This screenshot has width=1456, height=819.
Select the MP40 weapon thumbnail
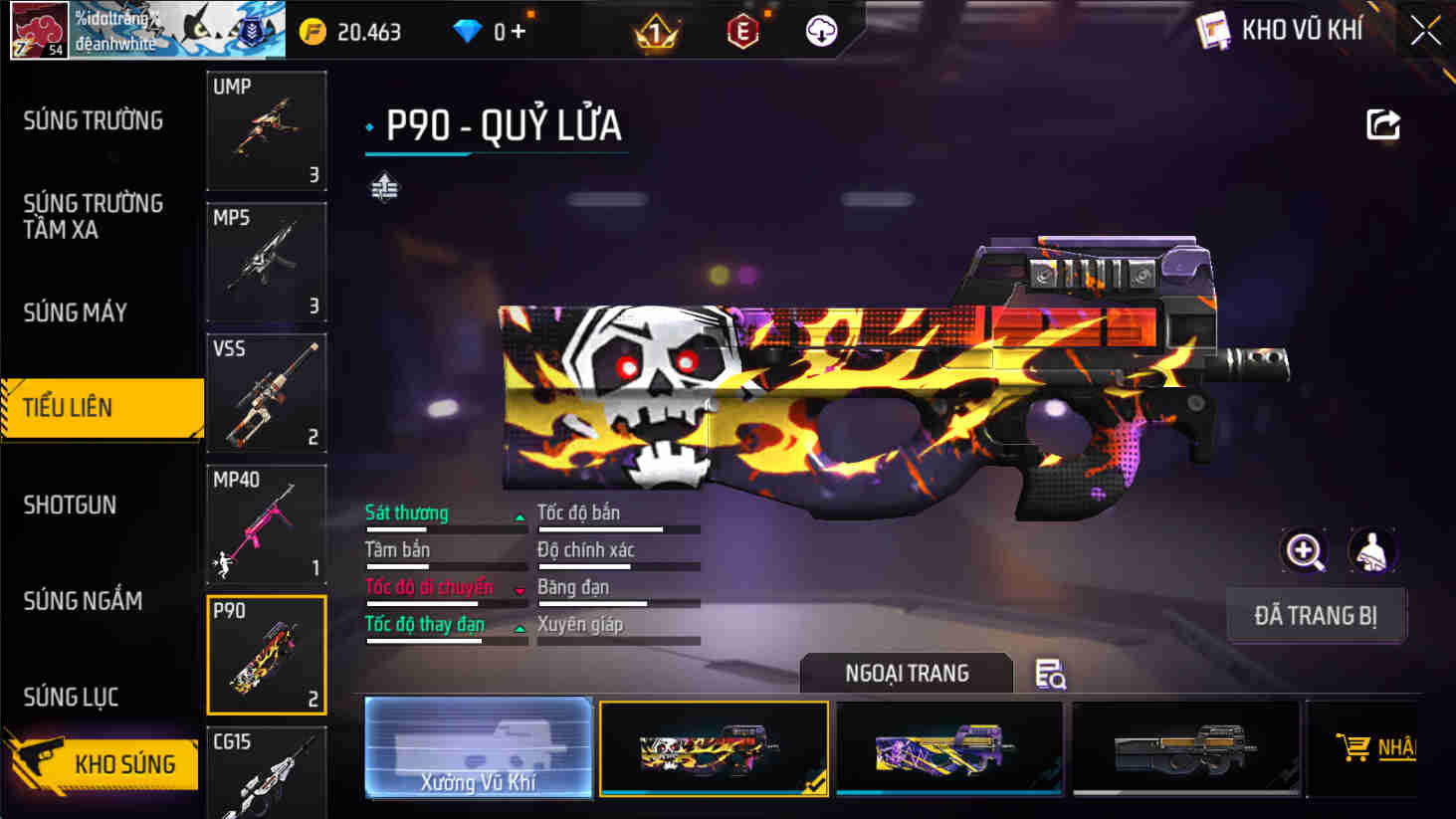point(266,524)
